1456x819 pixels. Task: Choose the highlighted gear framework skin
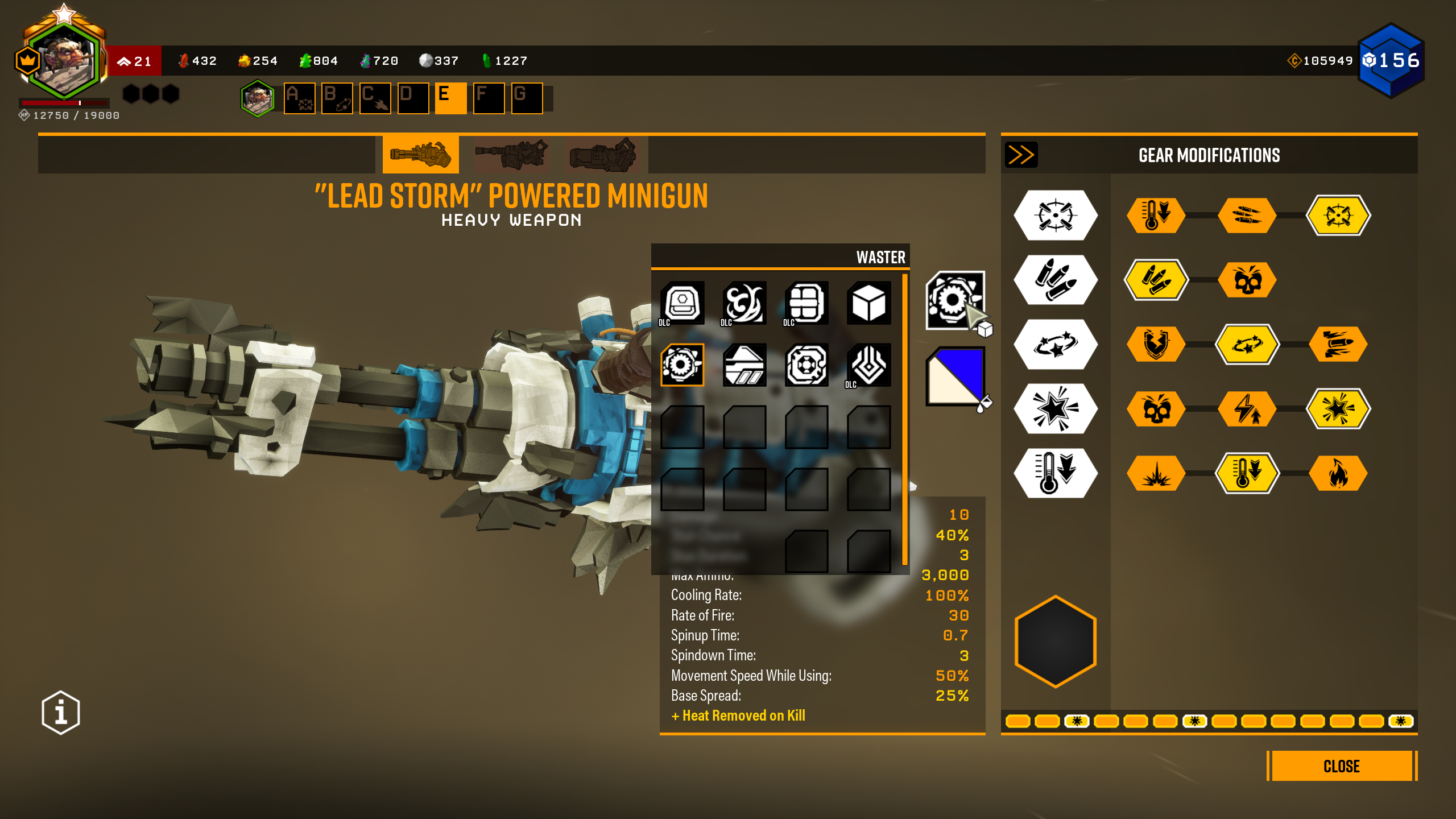pos(682,365)
